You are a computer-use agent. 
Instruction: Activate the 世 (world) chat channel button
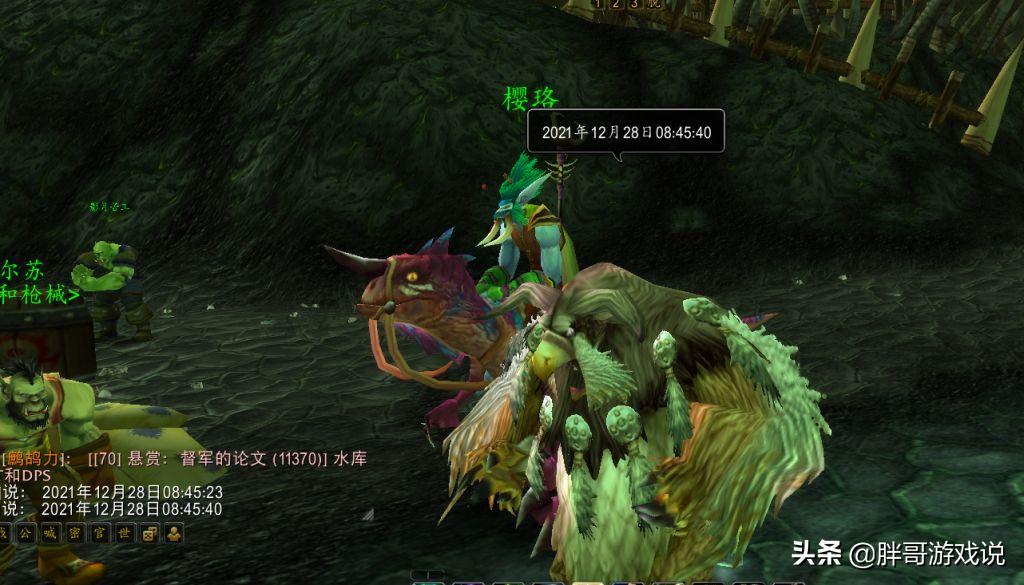125,533
